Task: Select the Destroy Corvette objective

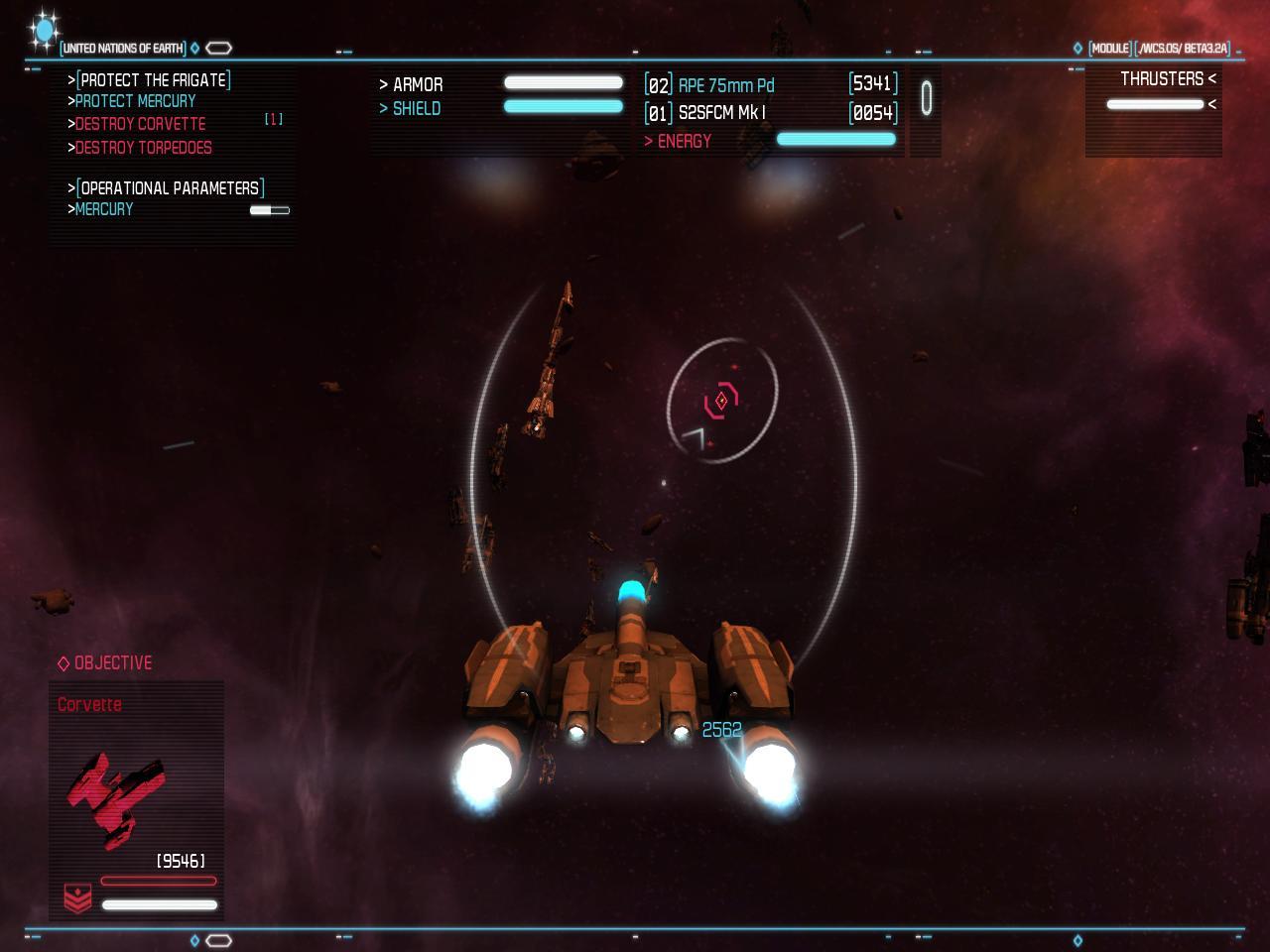Action: point(140,124)
